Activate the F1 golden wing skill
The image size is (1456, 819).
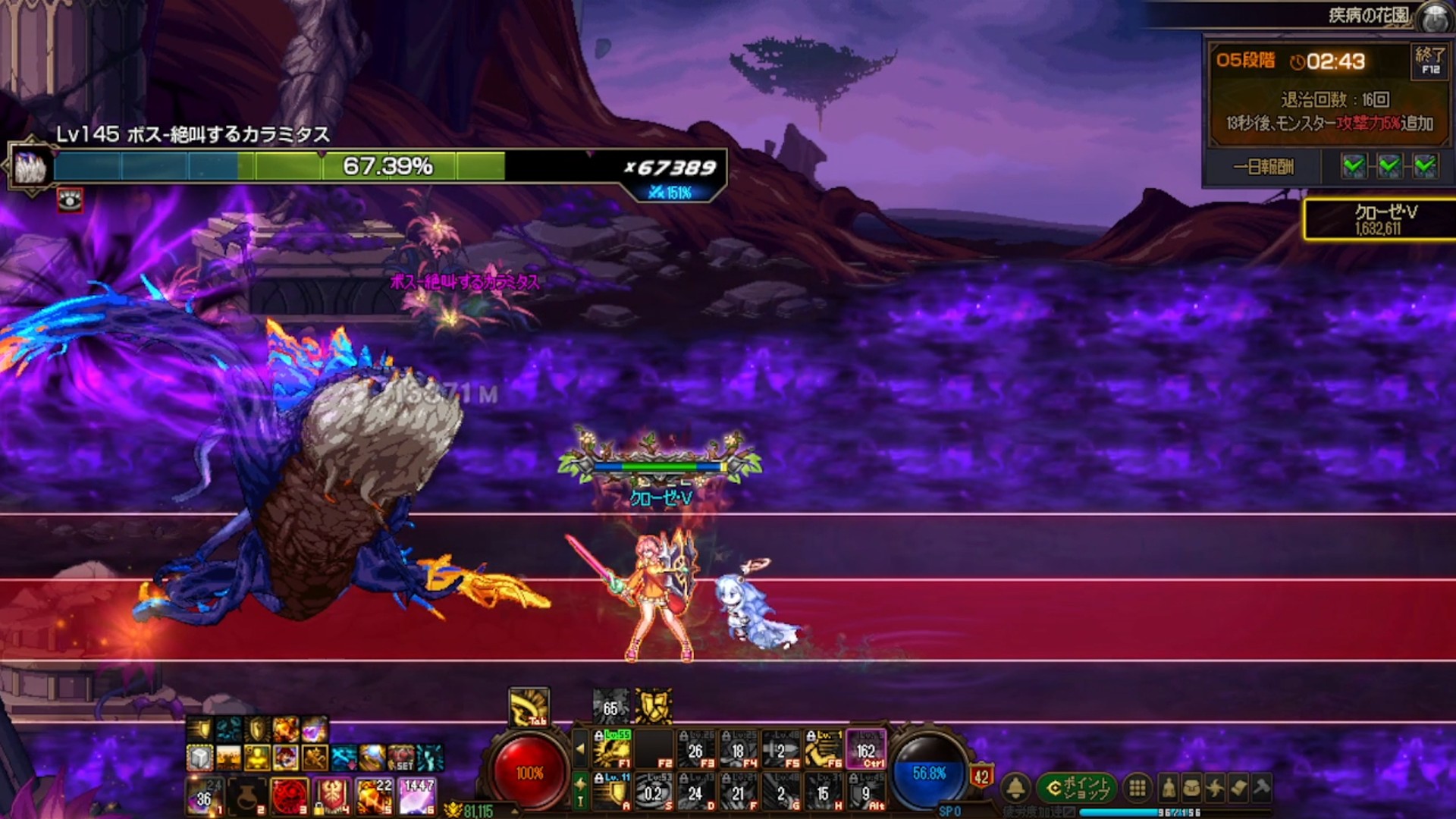coord(612,749)
